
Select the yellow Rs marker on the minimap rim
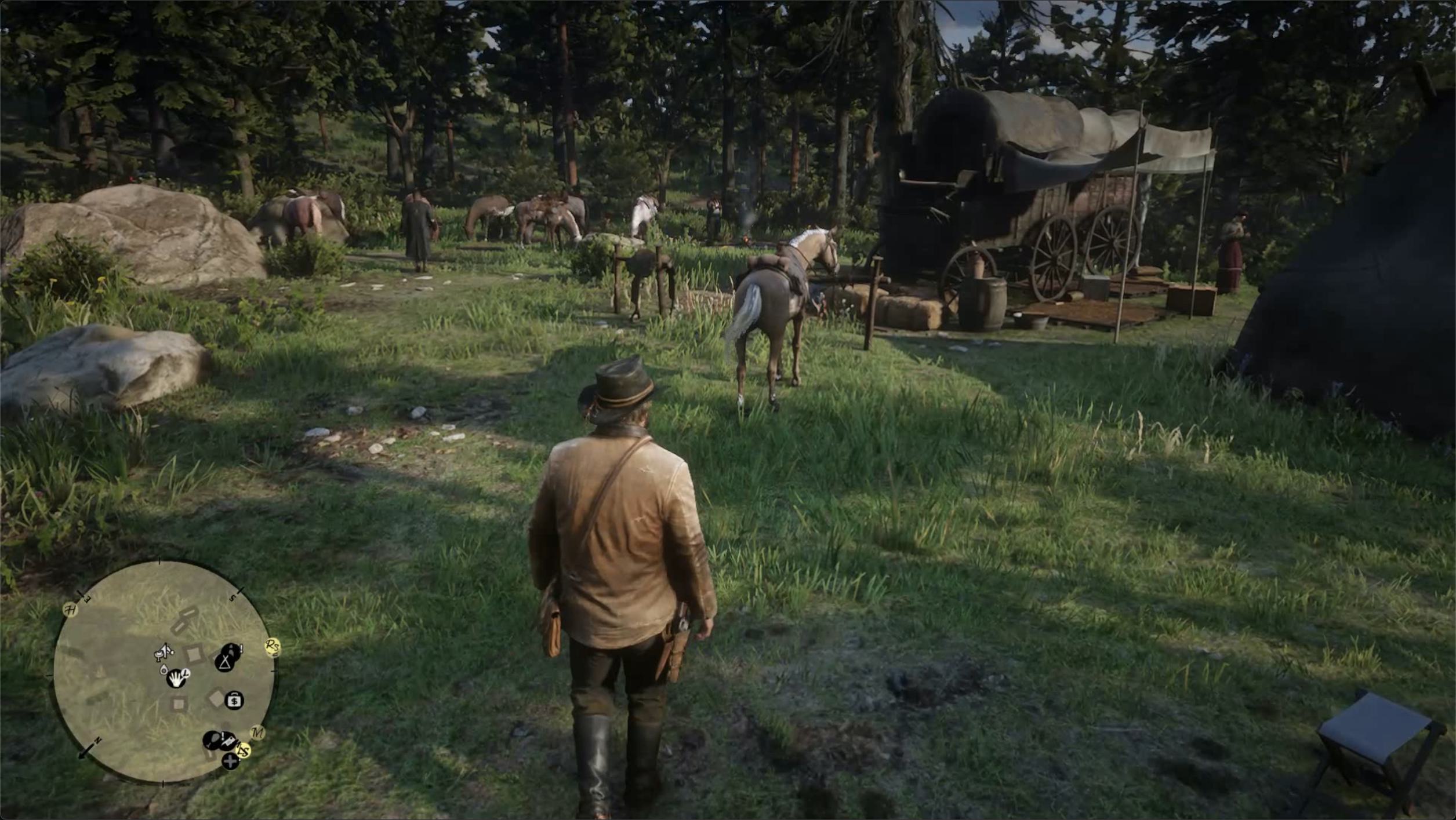tap(272, 646)
